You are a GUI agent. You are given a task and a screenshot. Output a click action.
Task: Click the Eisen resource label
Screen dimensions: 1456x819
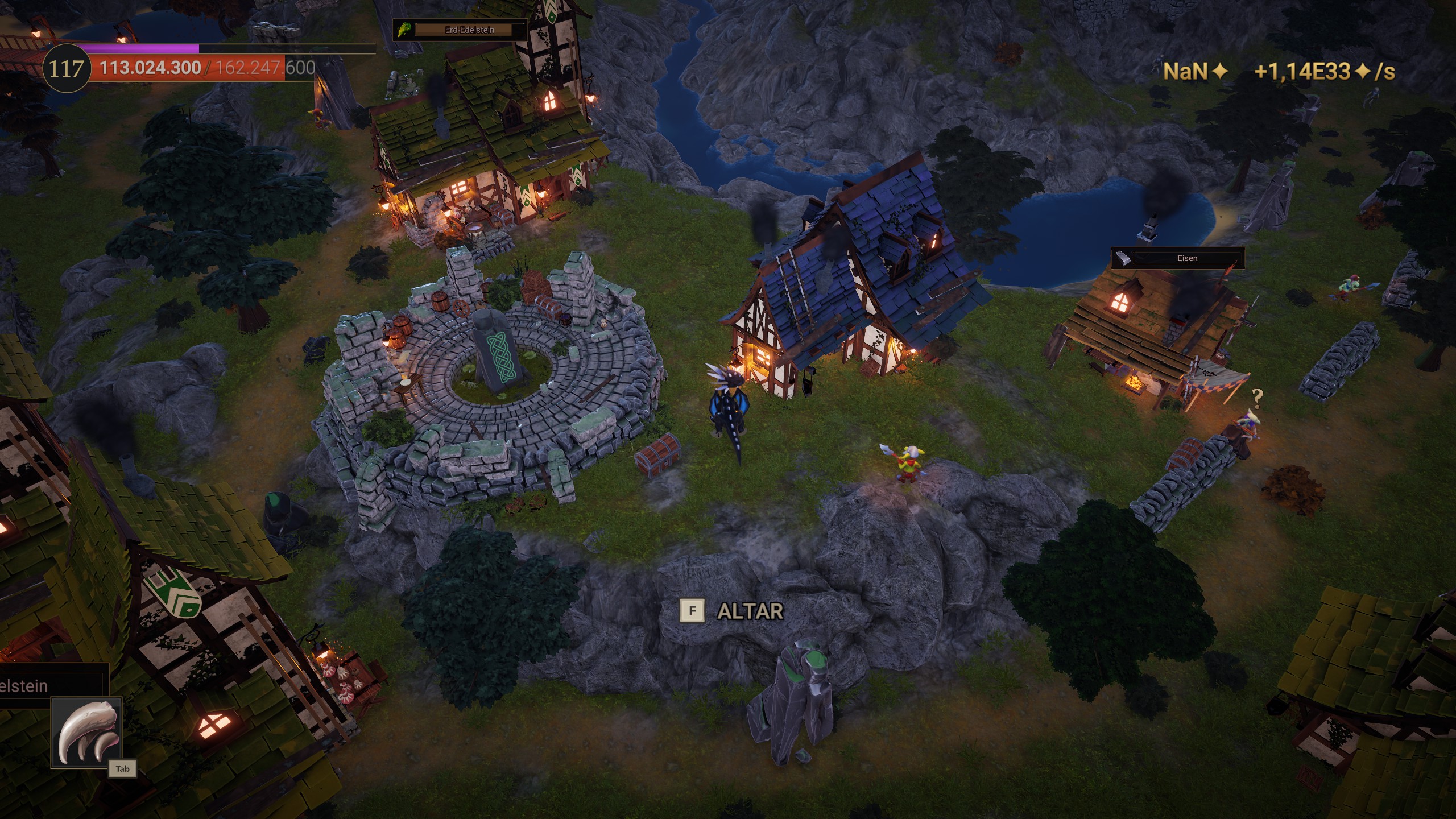coord(1186,258)
